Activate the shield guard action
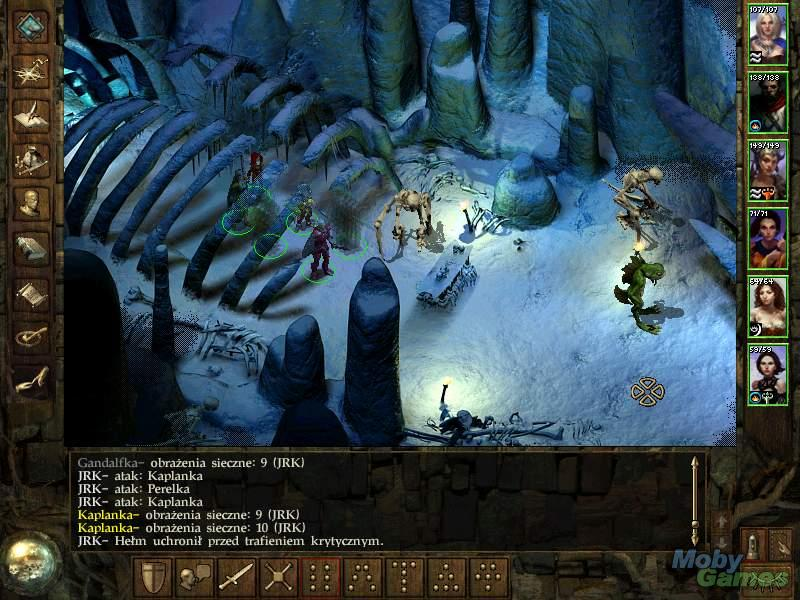The width and height of the screenshot is (800, 600). [151, 577]
